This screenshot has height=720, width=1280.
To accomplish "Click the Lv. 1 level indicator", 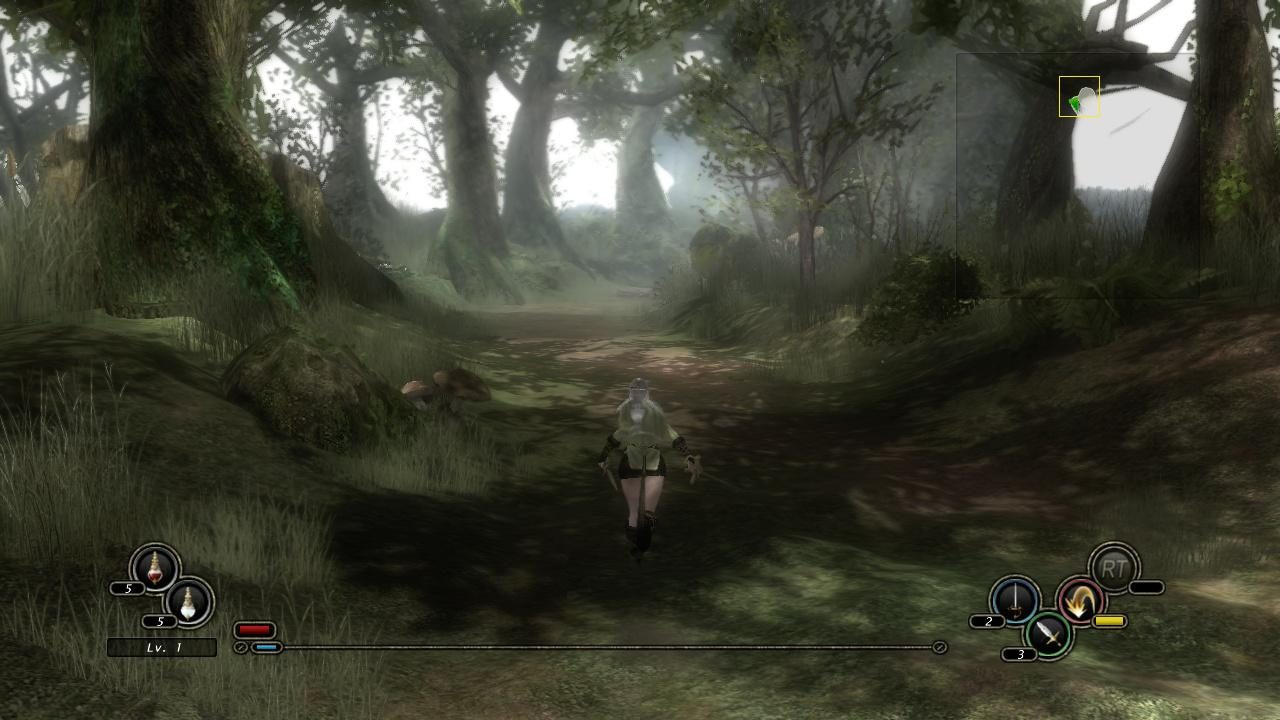I will point(161,647).
